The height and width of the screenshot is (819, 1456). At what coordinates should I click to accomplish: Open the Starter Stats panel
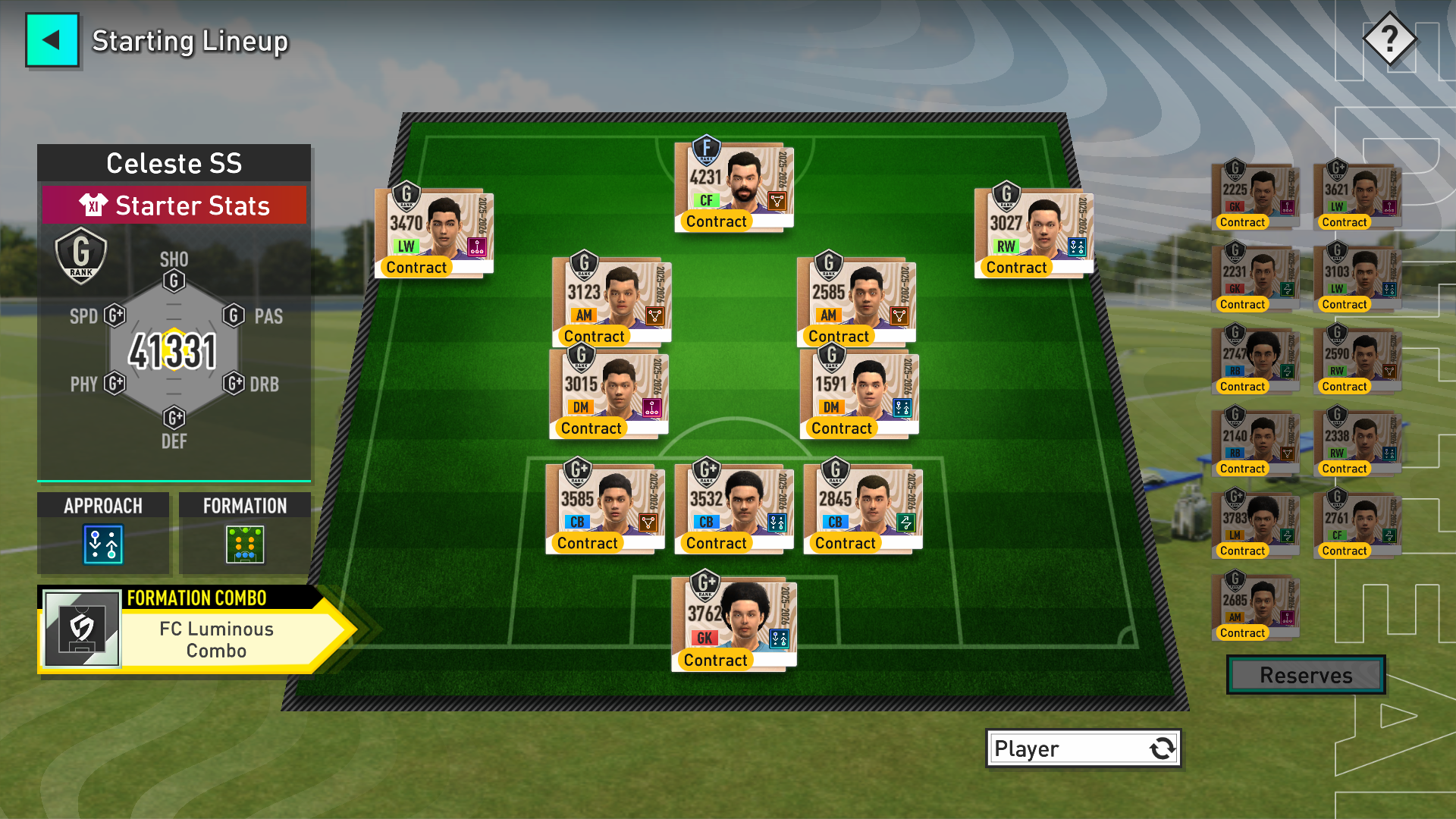[174, 206]
